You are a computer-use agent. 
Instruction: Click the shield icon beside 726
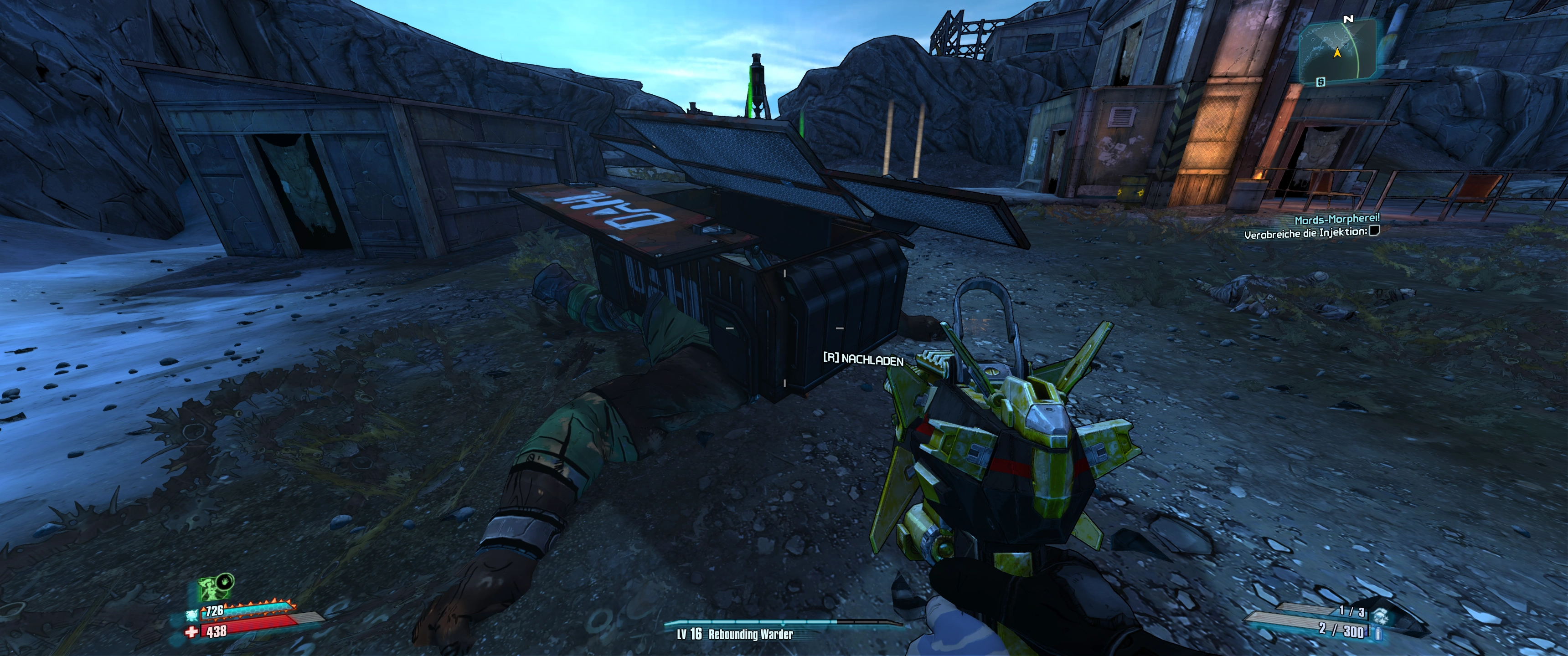click(193, 614)
